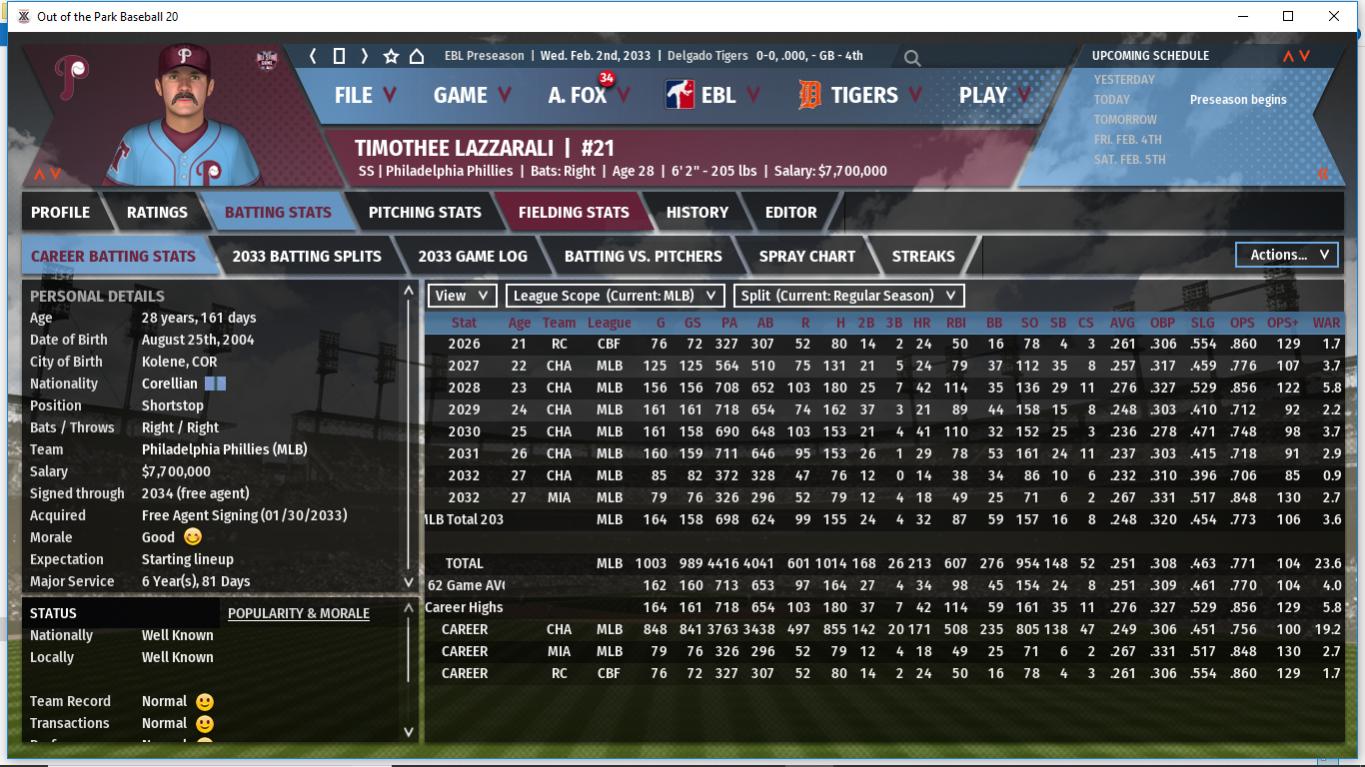Close the game window

click(1334, 16)
